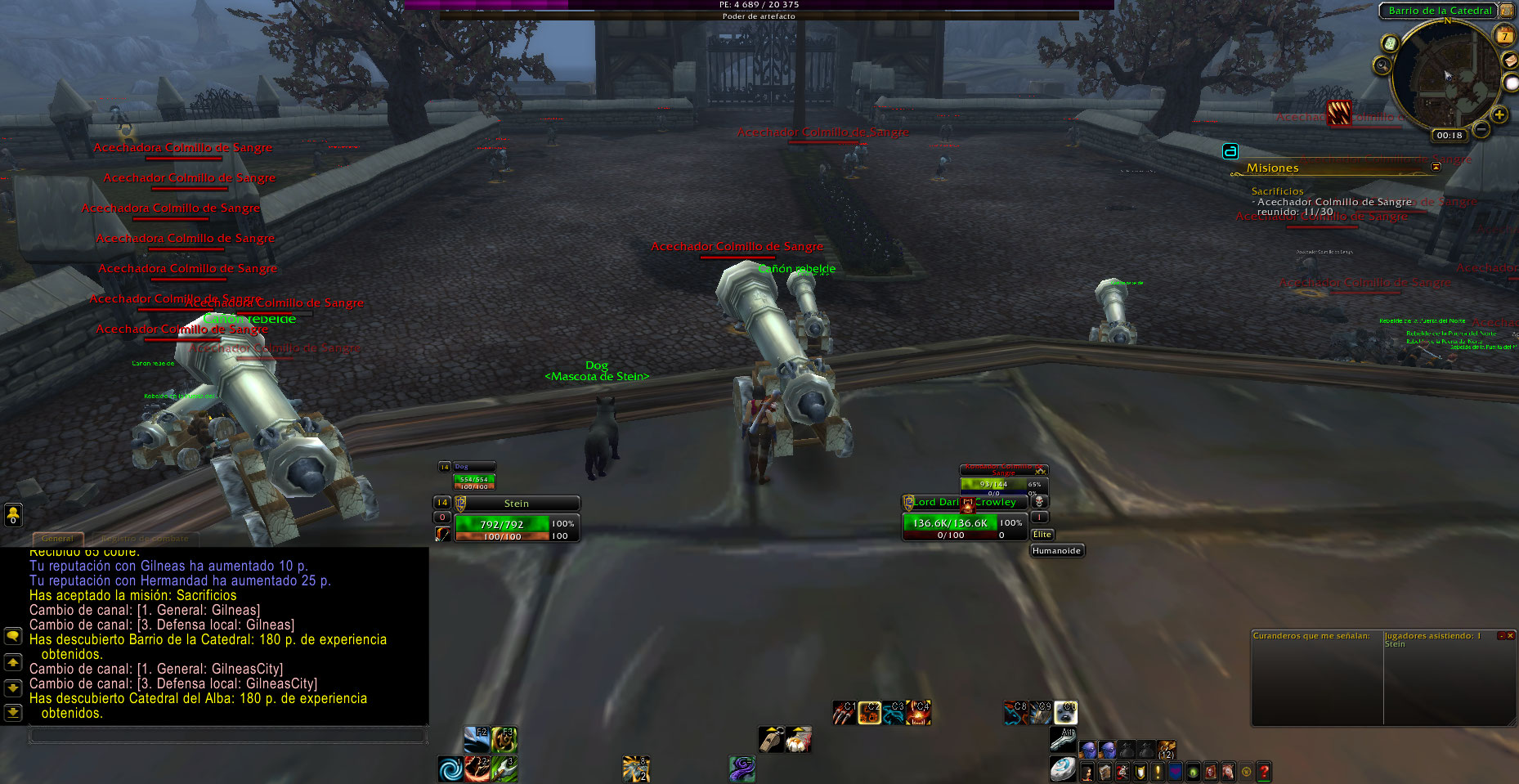Screen dimensions: 1519x784
Task: Collapse the Misiones objective tracker
Action: (1436, 167)
